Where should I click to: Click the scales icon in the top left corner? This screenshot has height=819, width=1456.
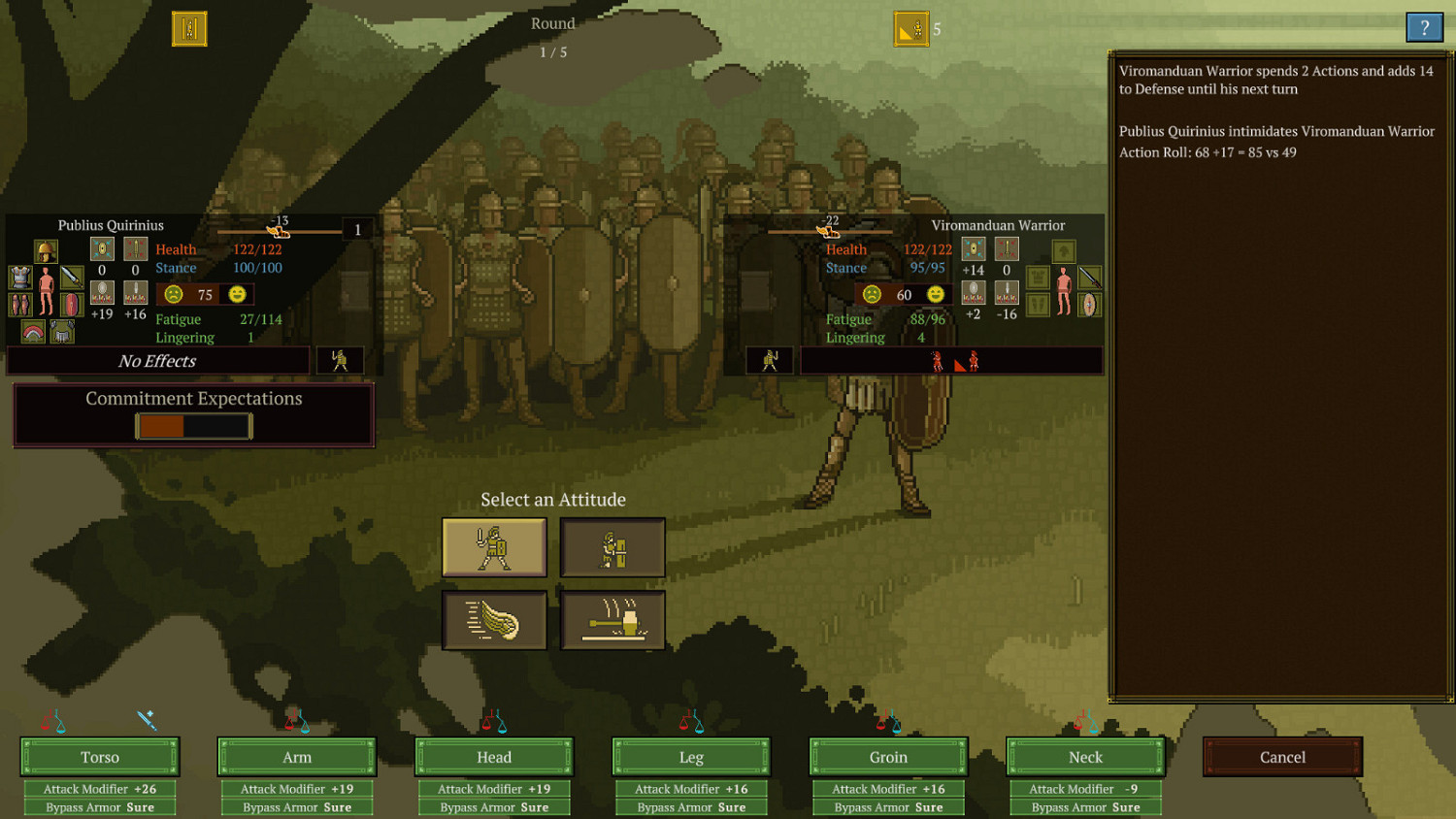(189, 29)
